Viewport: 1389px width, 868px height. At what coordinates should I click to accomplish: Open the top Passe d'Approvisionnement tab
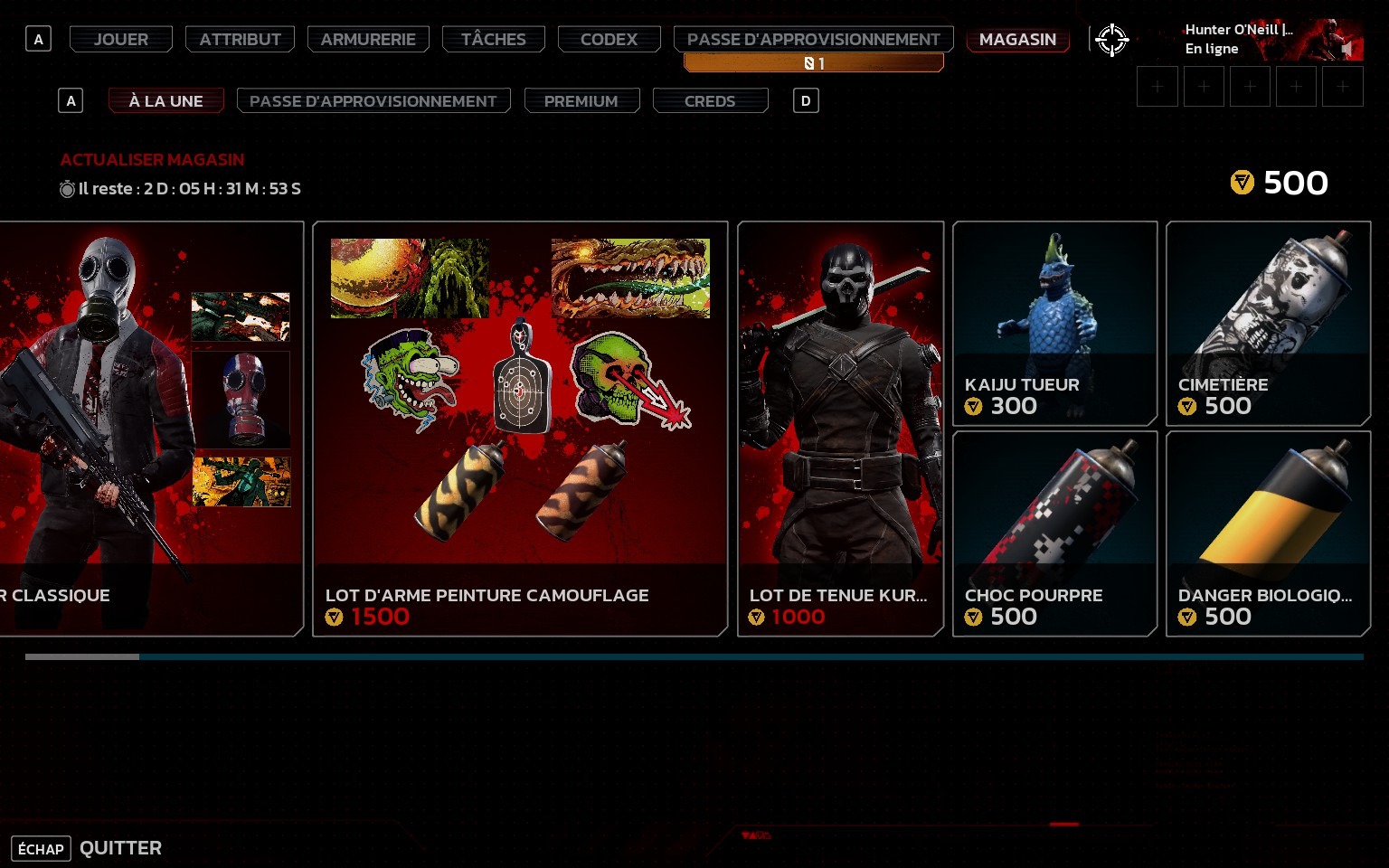813,39
